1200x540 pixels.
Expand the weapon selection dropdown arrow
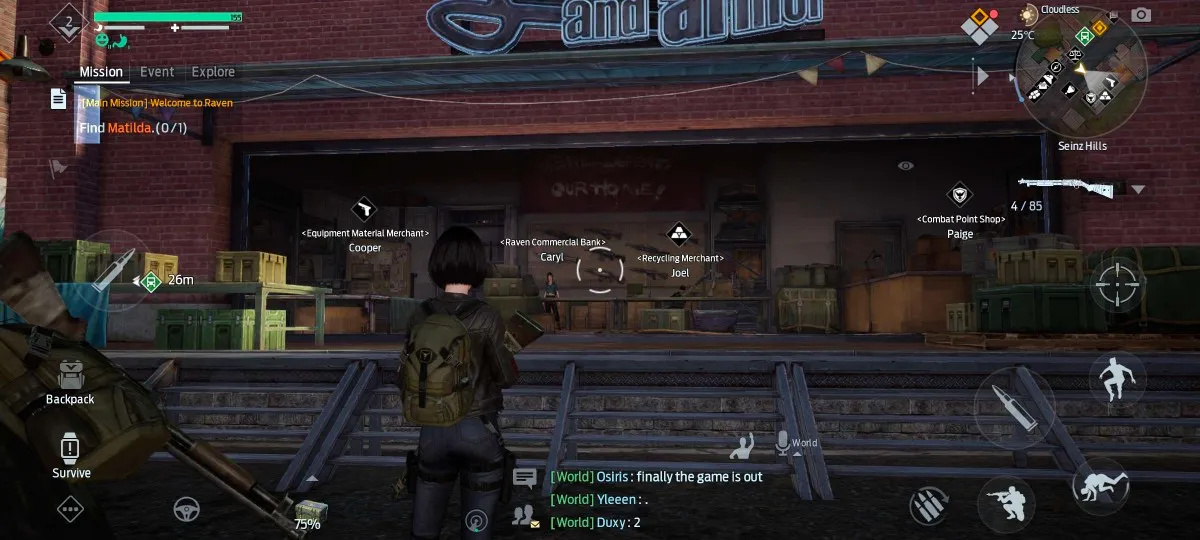click(1138, 189)
